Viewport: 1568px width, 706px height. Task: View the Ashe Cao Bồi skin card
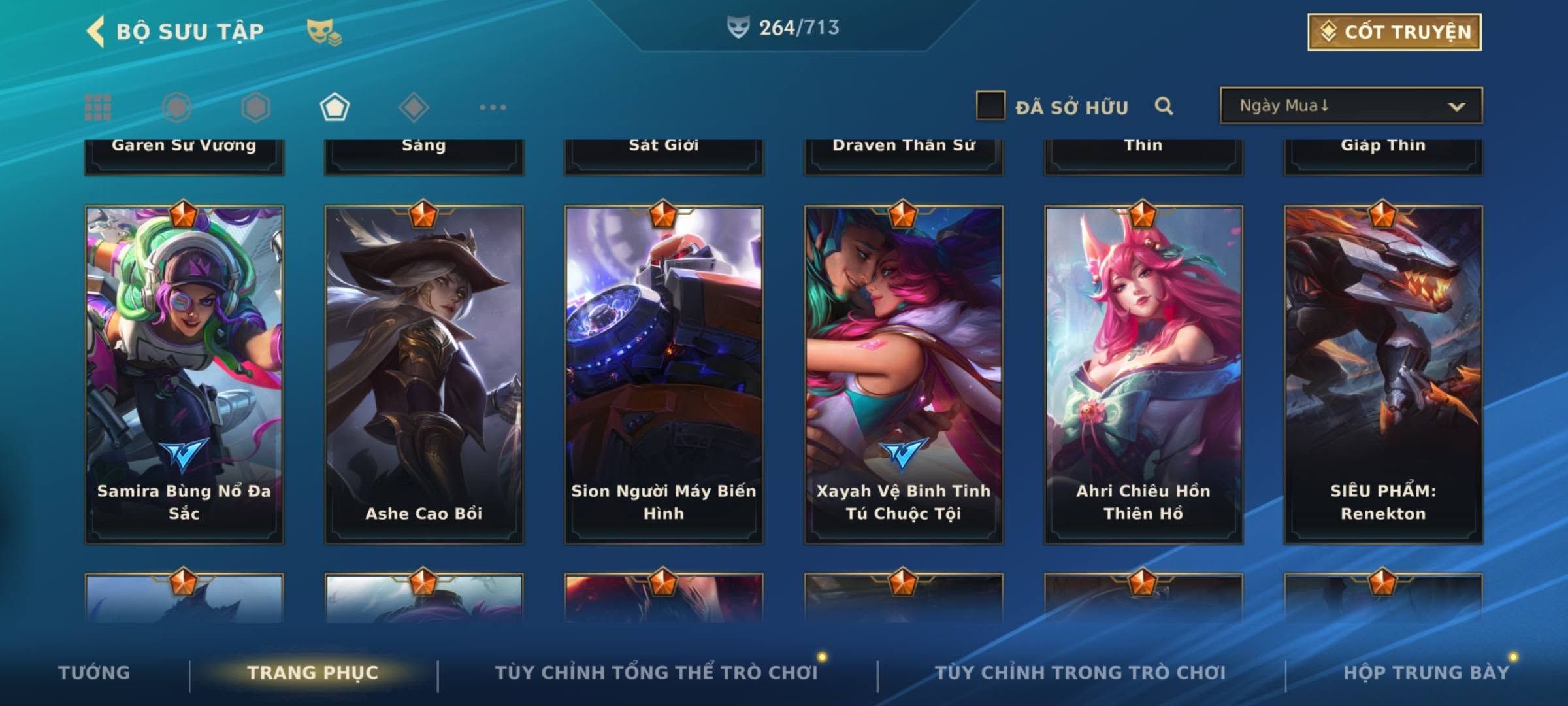click(424, 374)
